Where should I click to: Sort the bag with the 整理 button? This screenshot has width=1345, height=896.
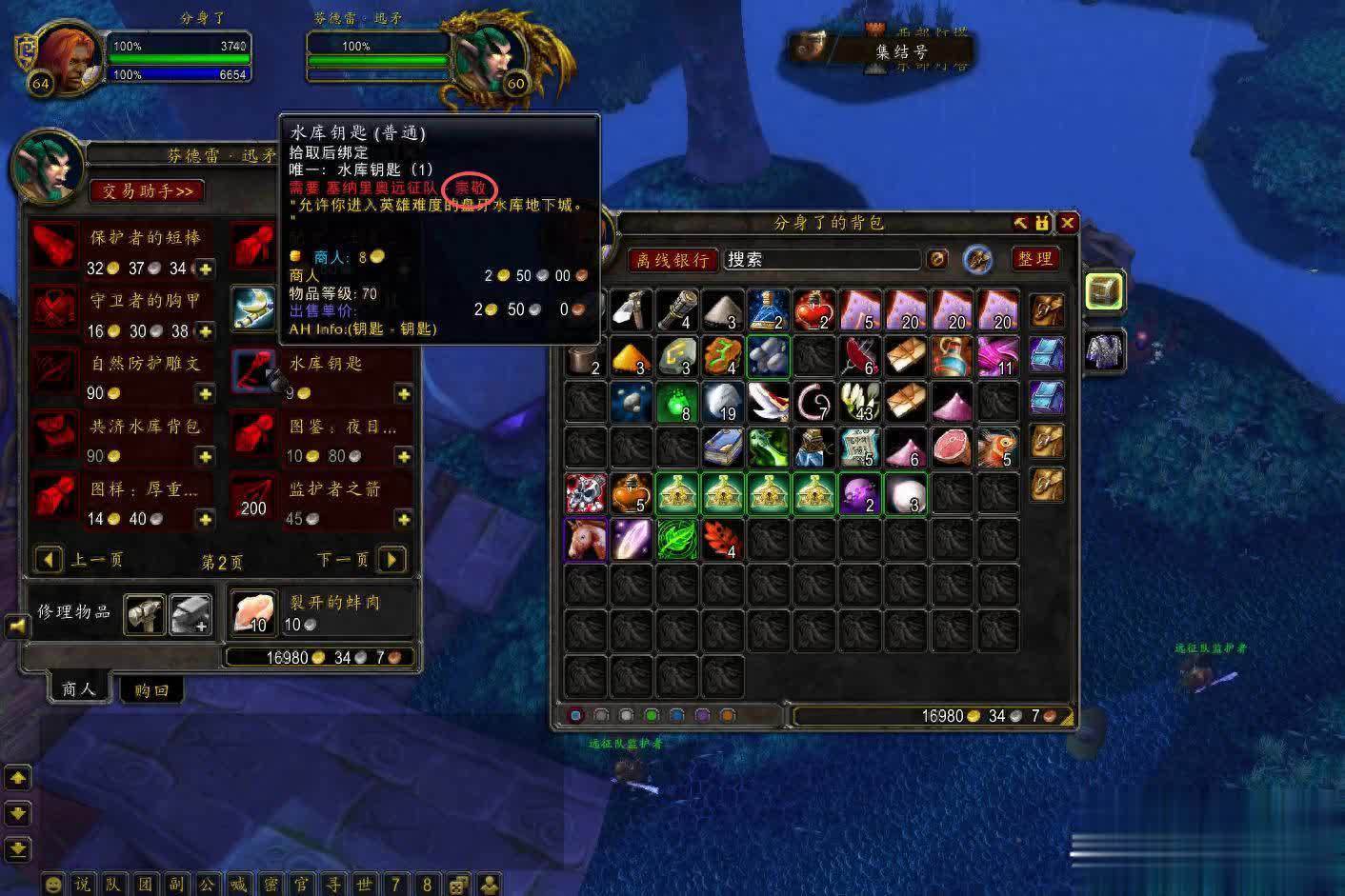point(1034,259)
